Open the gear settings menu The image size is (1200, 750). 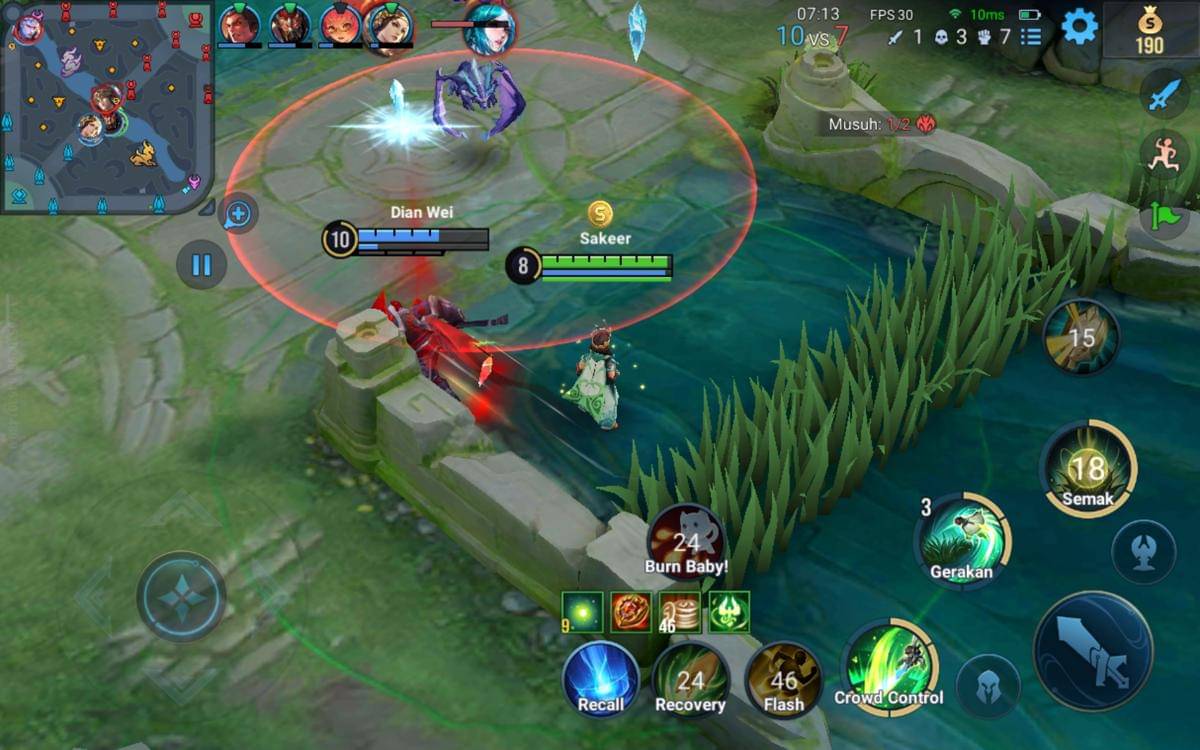click(x=1079, y=26)
